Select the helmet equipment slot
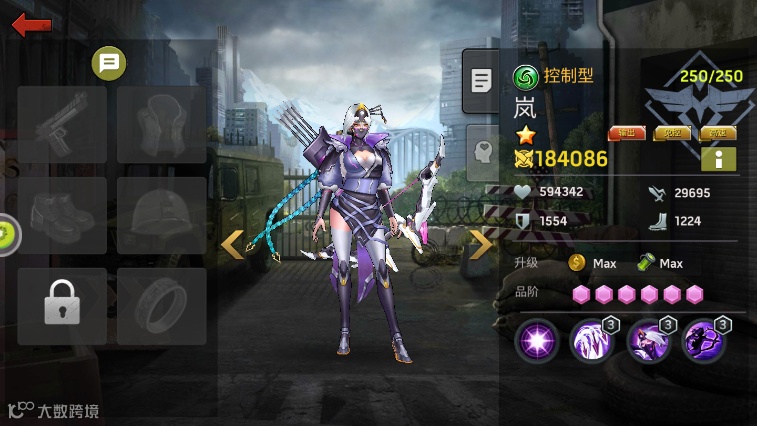 click(x=161, y=215)
